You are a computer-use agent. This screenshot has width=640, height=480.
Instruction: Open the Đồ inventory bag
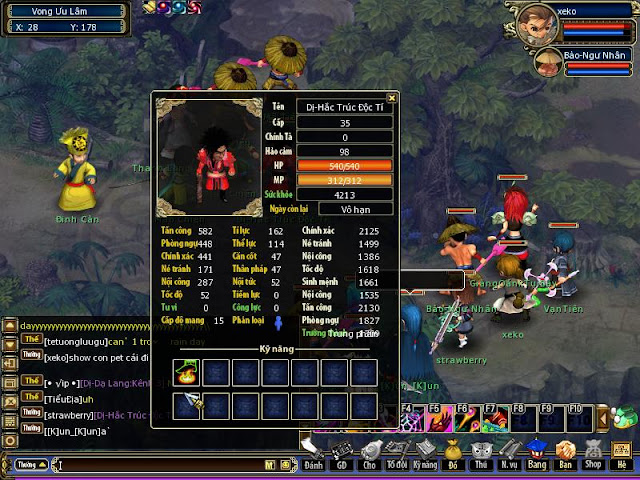click(x=453, y=453)
